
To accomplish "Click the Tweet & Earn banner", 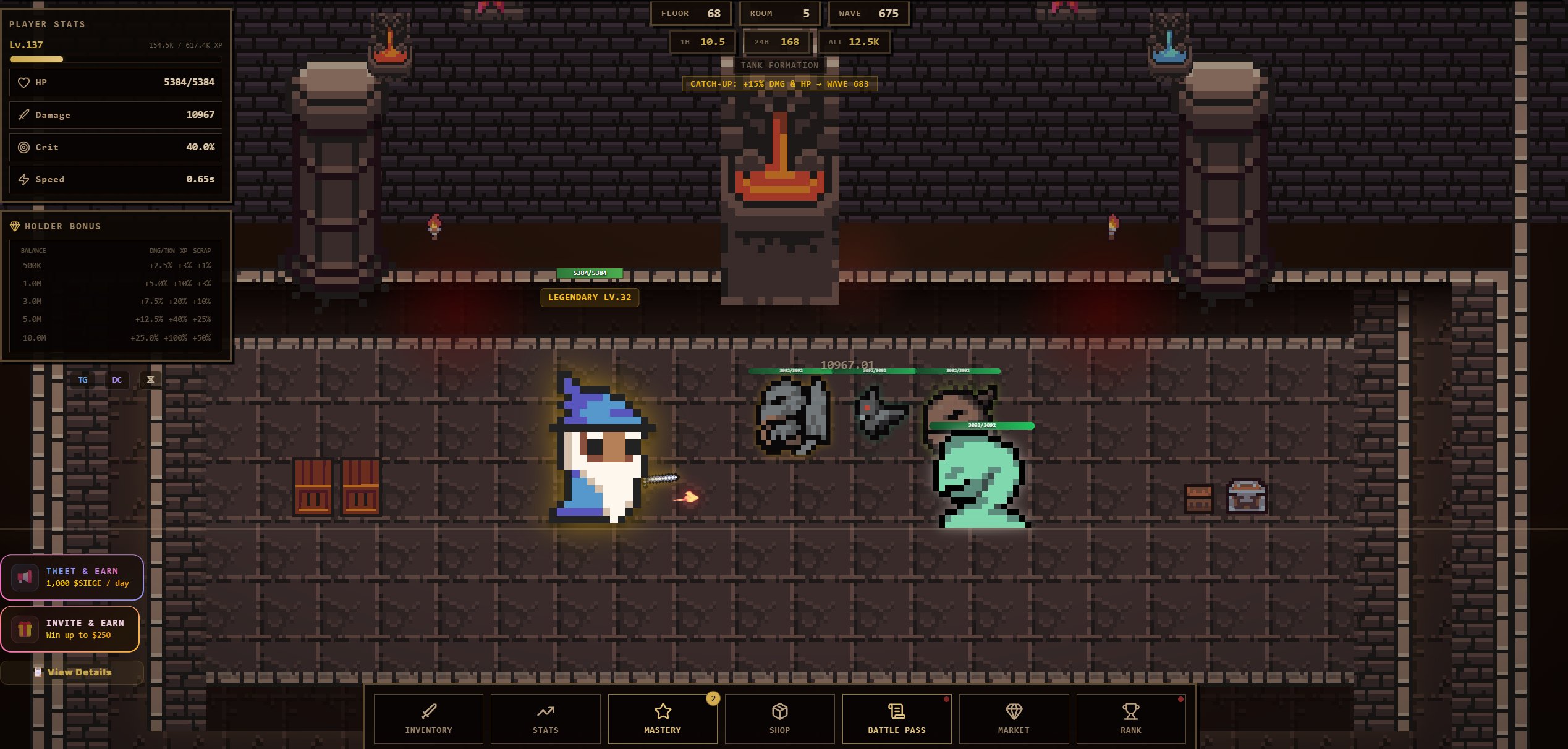I will pos(72,577).
